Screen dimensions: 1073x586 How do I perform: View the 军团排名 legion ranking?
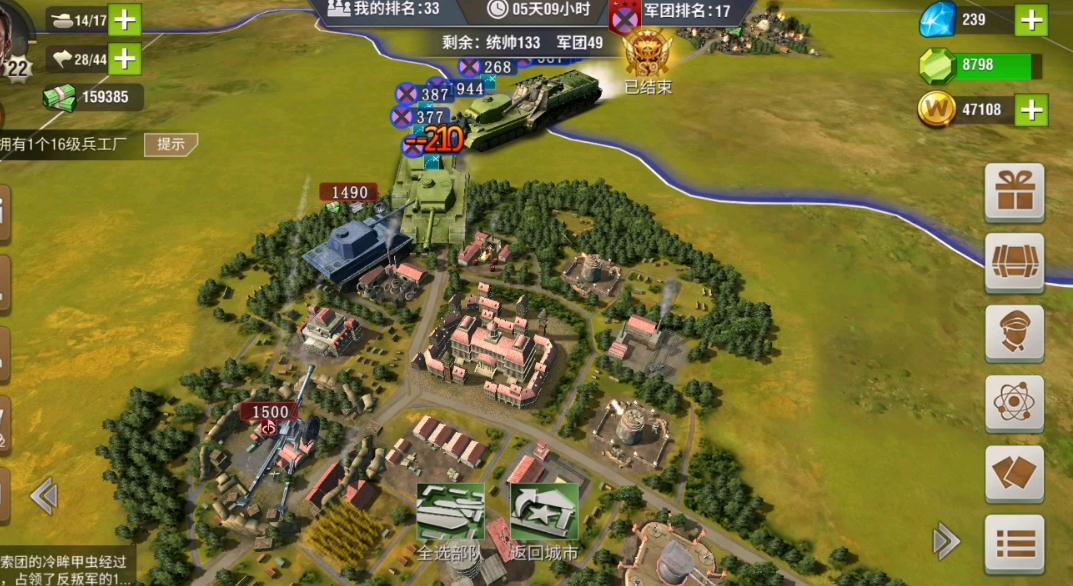677,11
